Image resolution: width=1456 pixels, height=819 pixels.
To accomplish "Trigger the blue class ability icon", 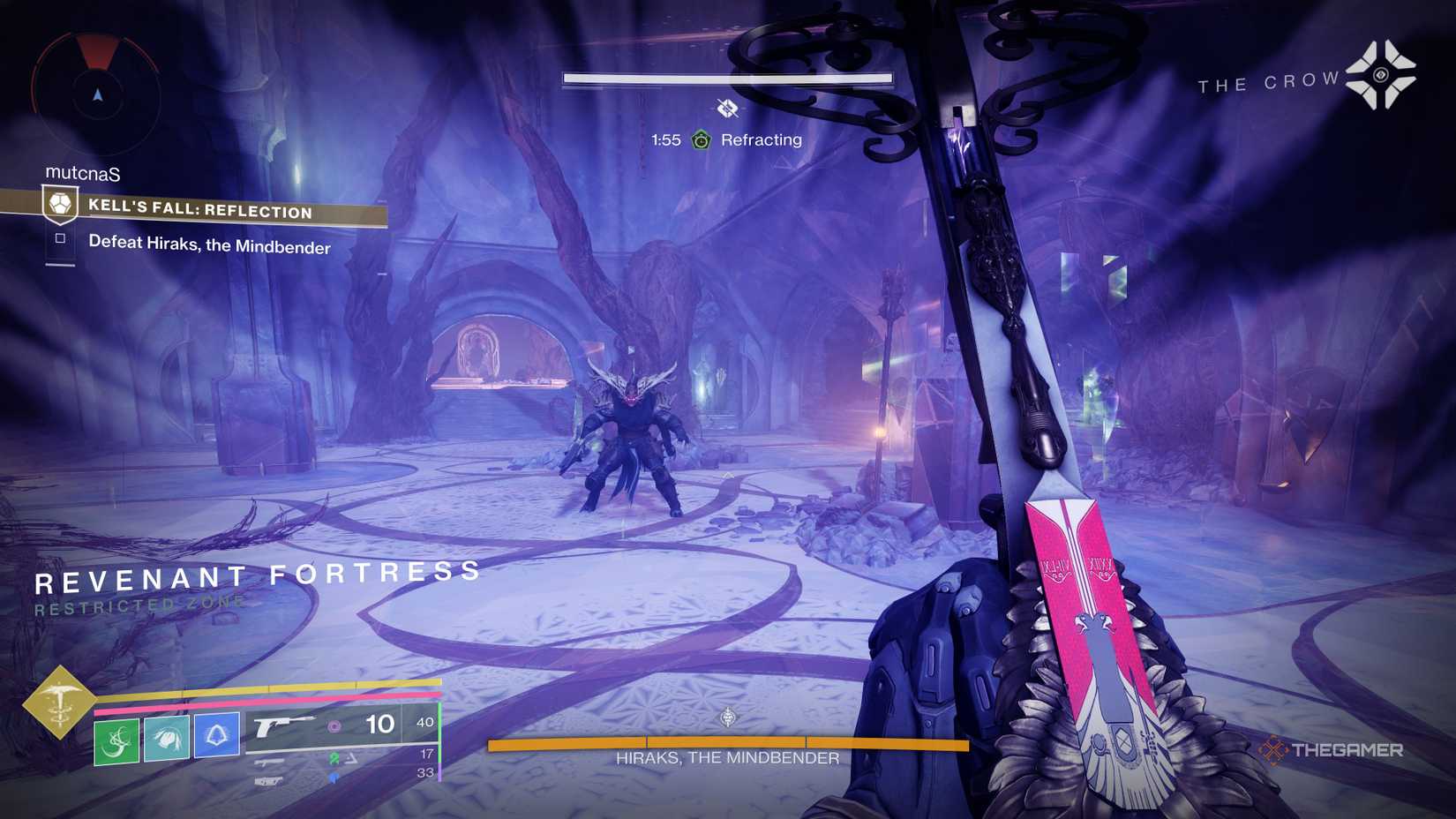I will click(216, 733).
